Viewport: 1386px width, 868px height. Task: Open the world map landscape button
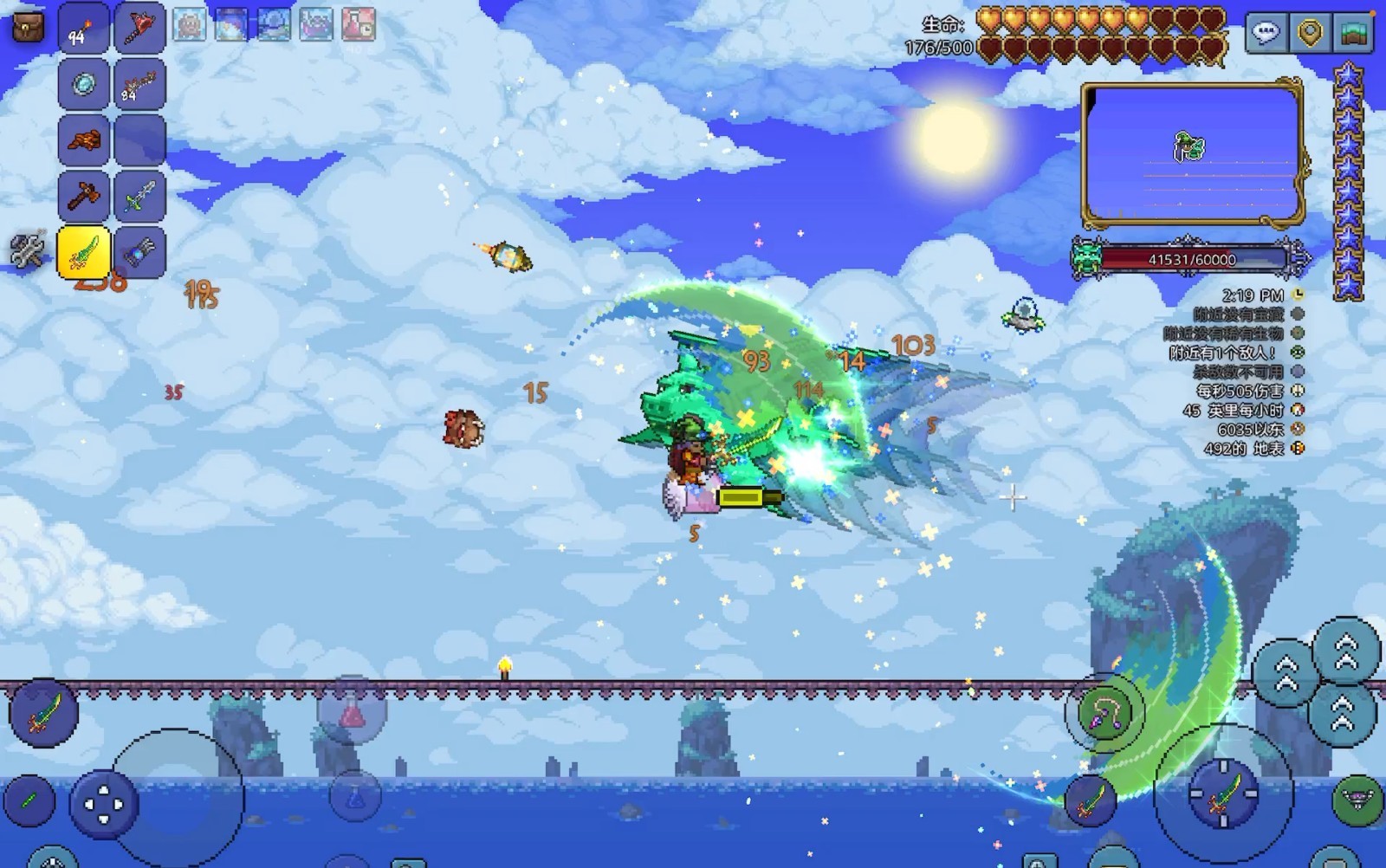tap(1354, 34)
